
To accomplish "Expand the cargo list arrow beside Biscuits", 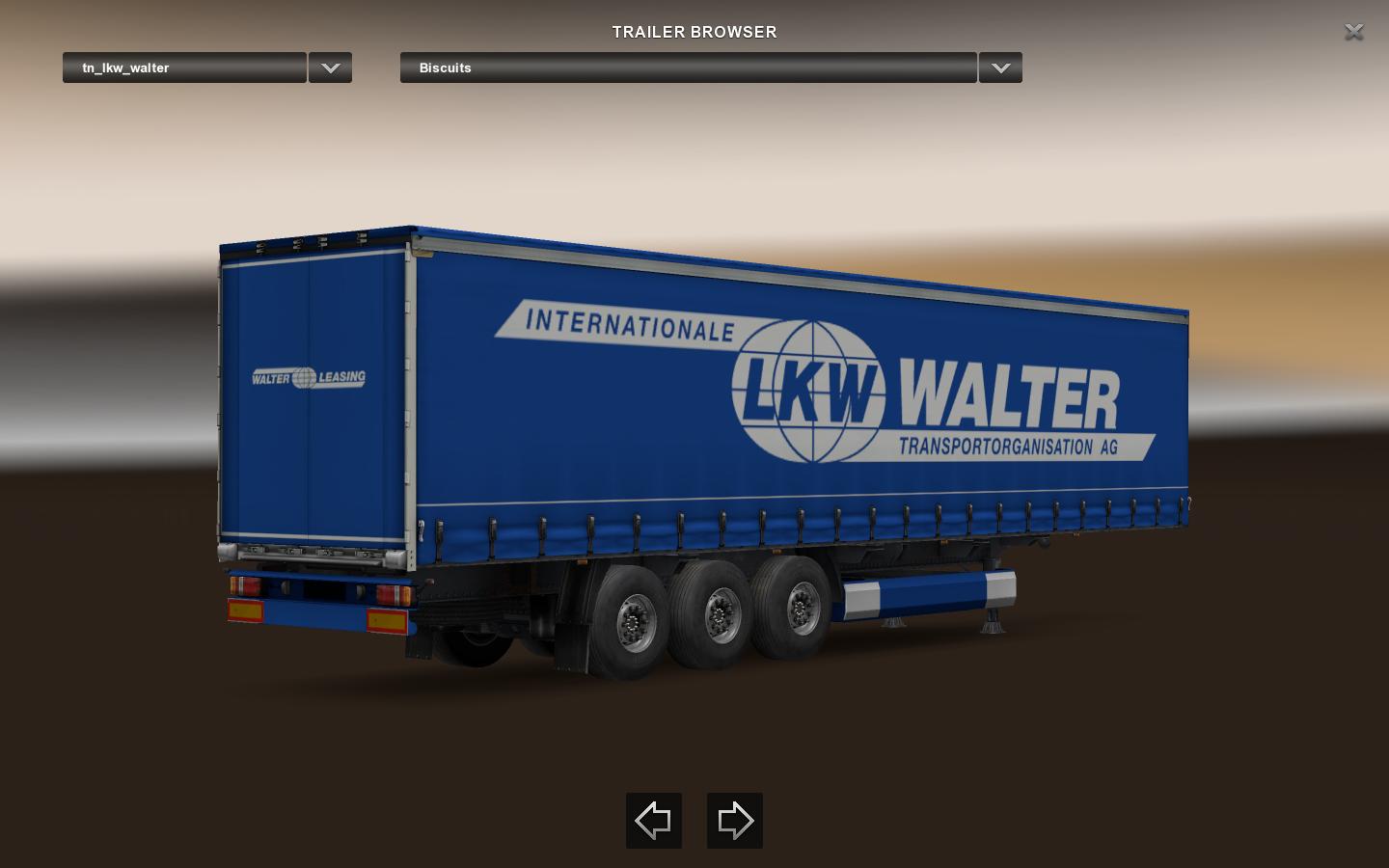I will (1000, 68).
